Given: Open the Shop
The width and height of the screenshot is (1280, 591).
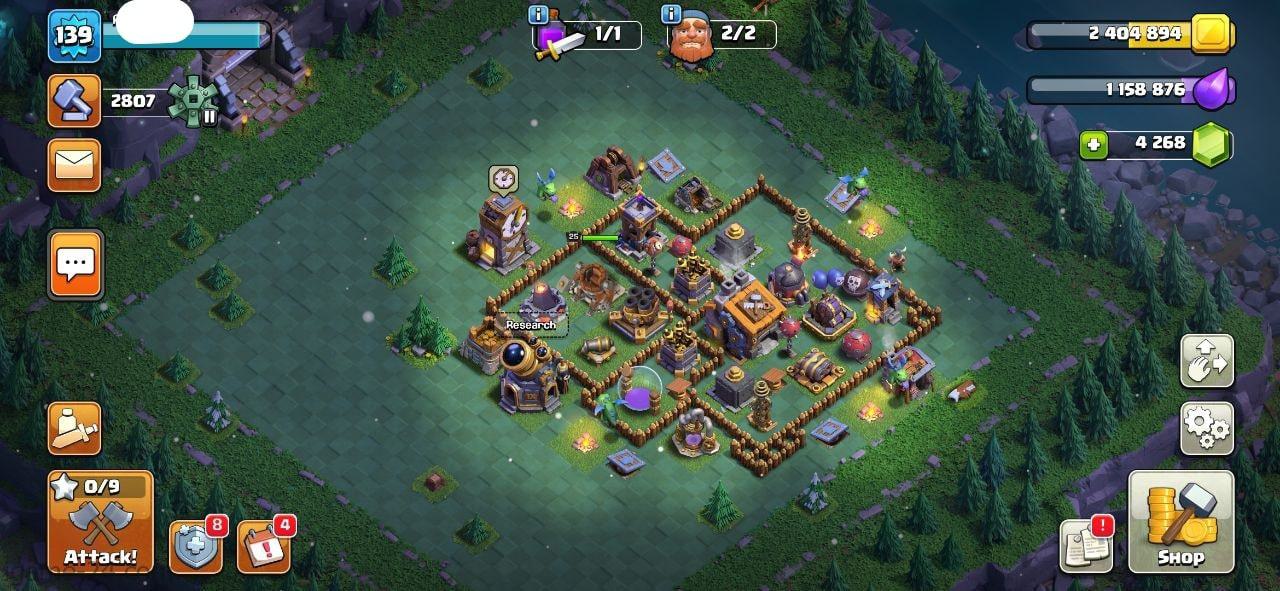Looking at the screenshot, I should point(1181,522).
